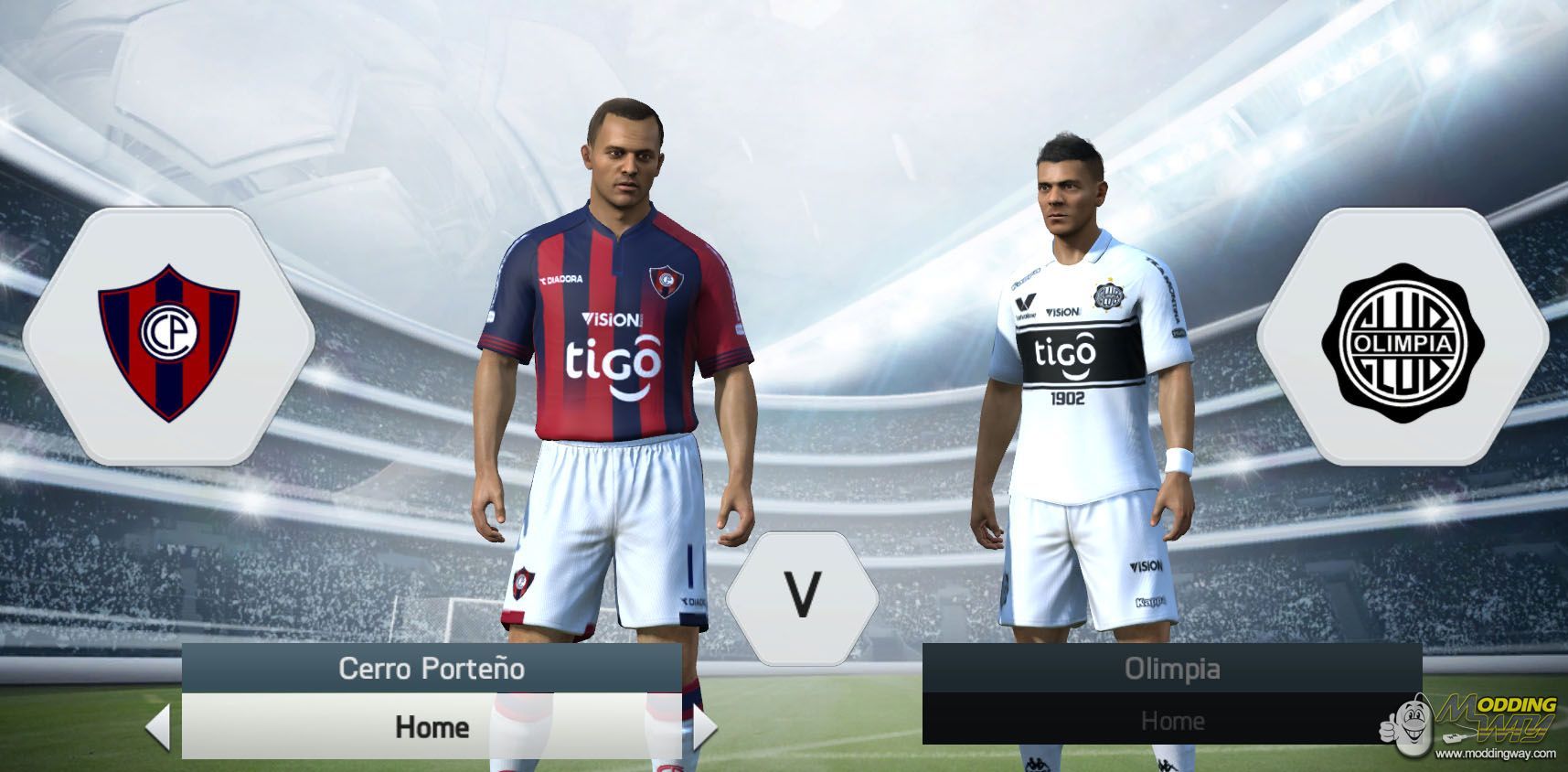Click the left arrow for Cerro Porteño's kit
The image size is (1568, 772).
pos(158,727)
